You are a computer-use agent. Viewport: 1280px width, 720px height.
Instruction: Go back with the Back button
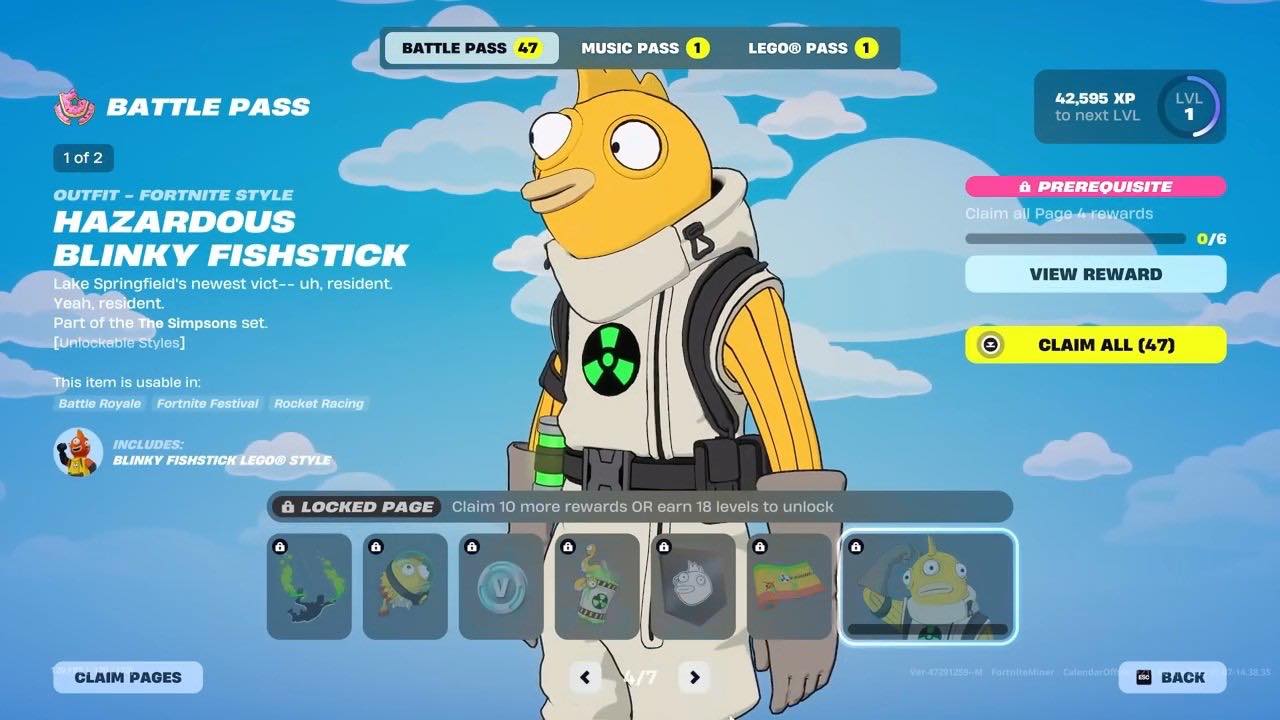coord(1171,677)
